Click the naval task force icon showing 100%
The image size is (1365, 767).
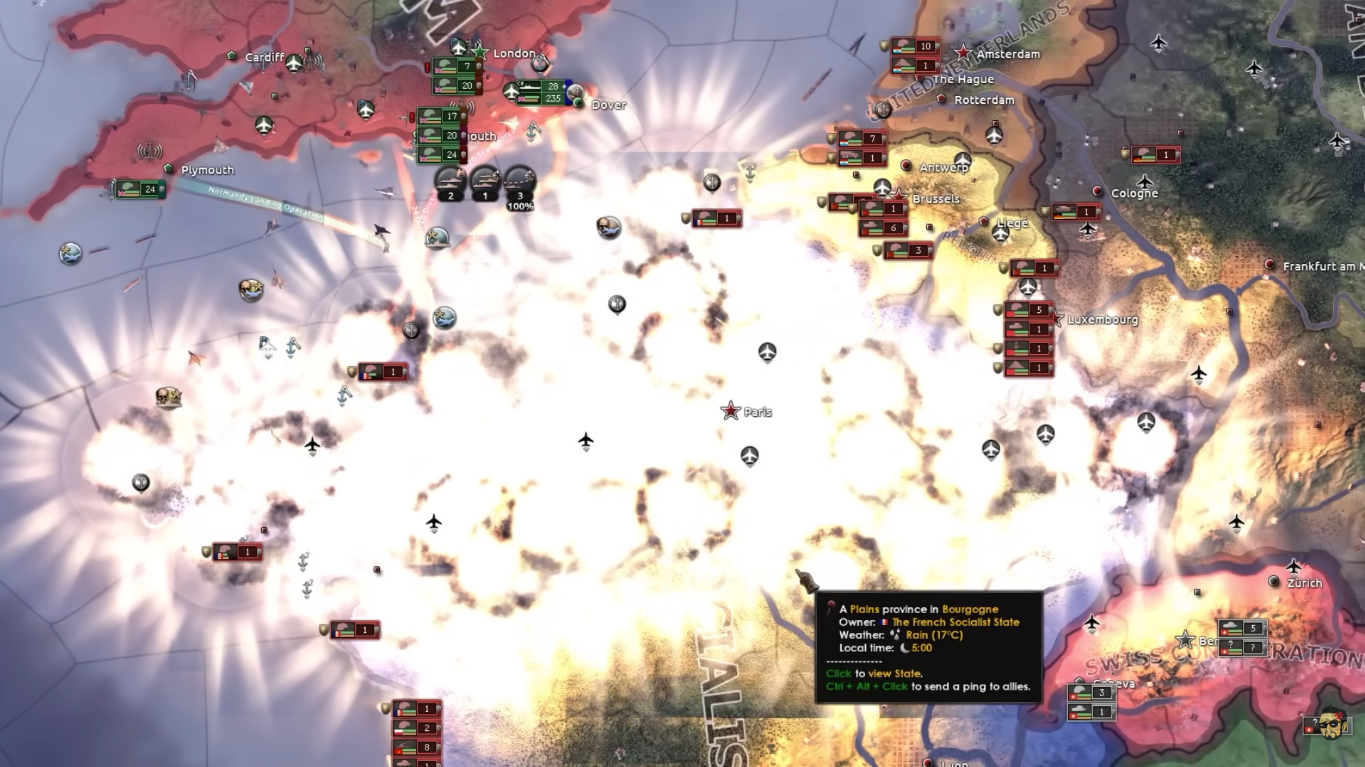[x=519, y=181]
